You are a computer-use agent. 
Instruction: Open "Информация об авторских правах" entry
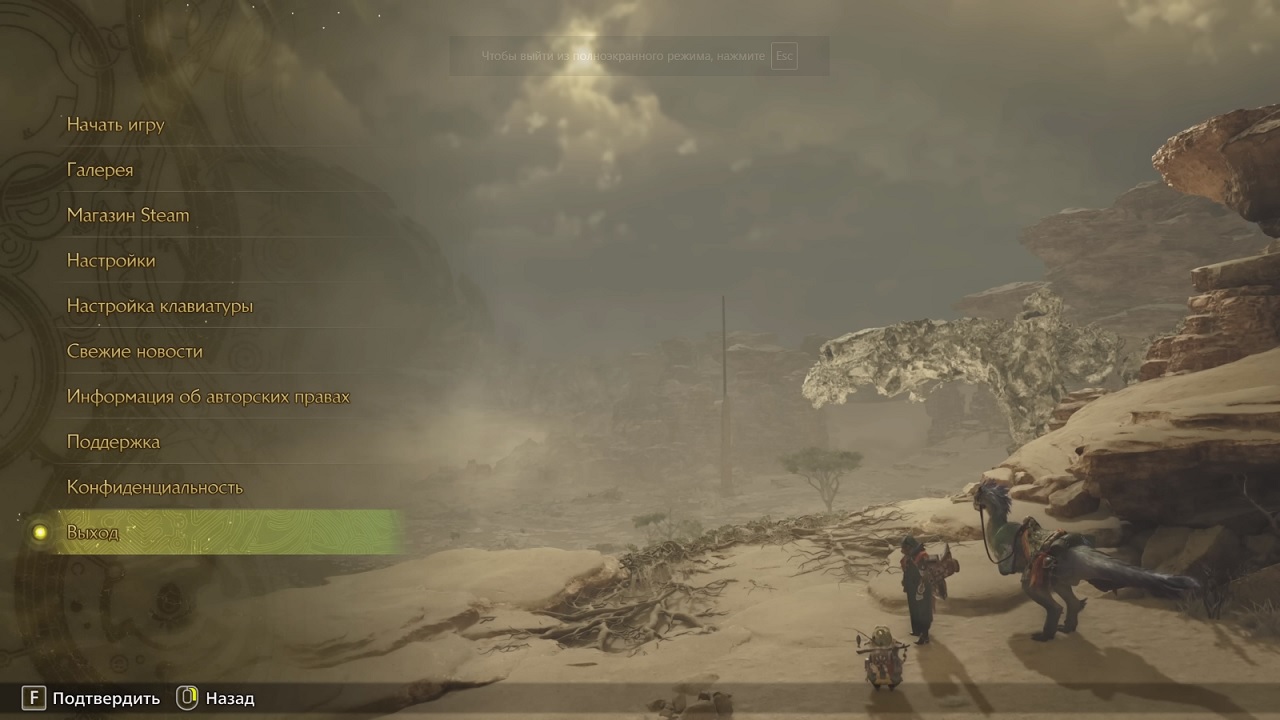208,397
